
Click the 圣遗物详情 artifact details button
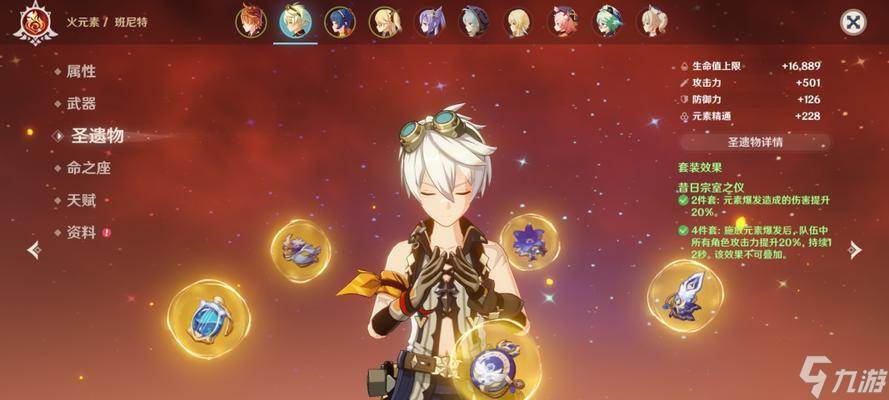point(755,142)
